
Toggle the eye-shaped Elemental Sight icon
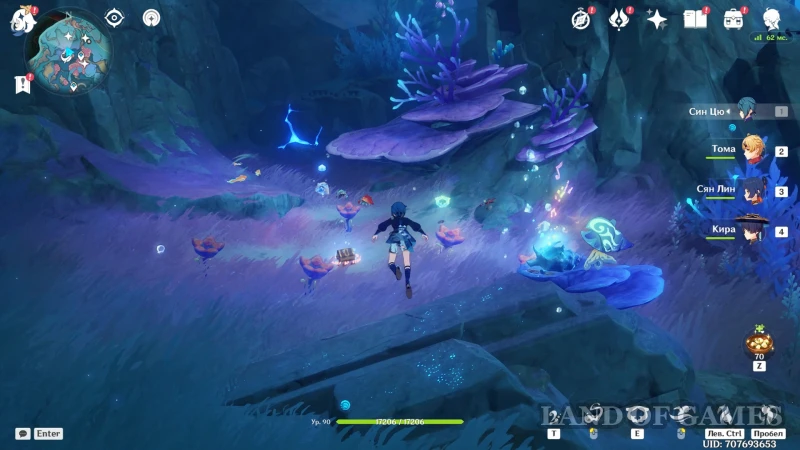[x=114, y=17]
